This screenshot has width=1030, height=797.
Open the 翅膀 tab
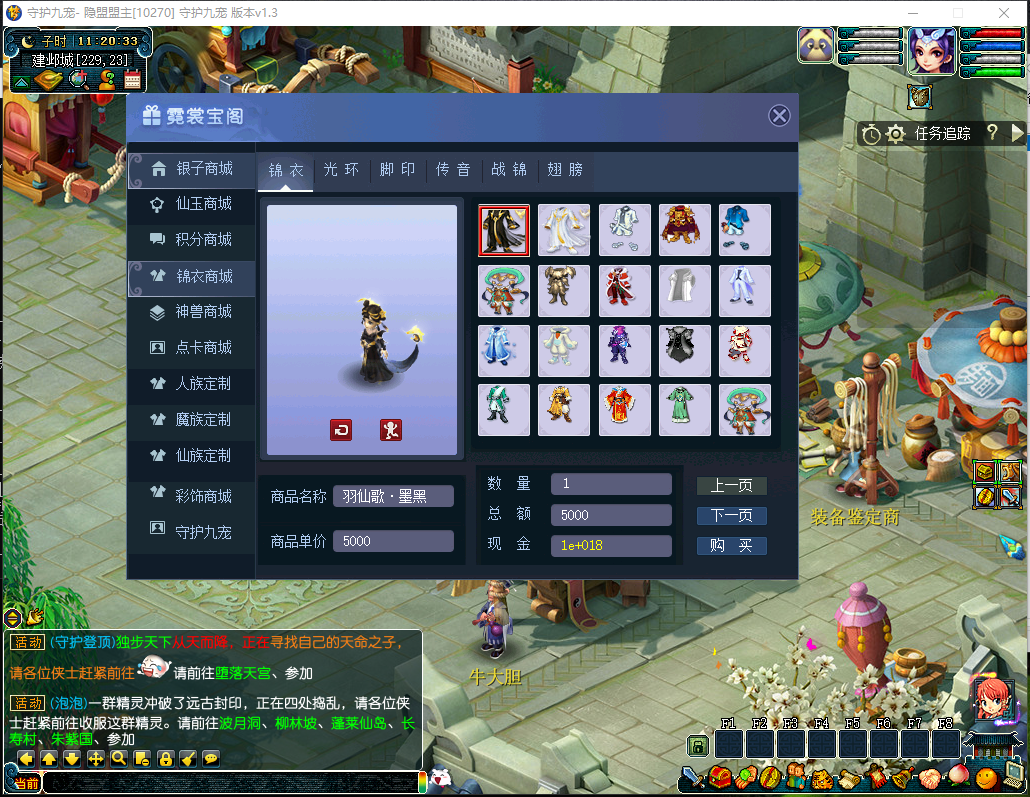[565, 170]
